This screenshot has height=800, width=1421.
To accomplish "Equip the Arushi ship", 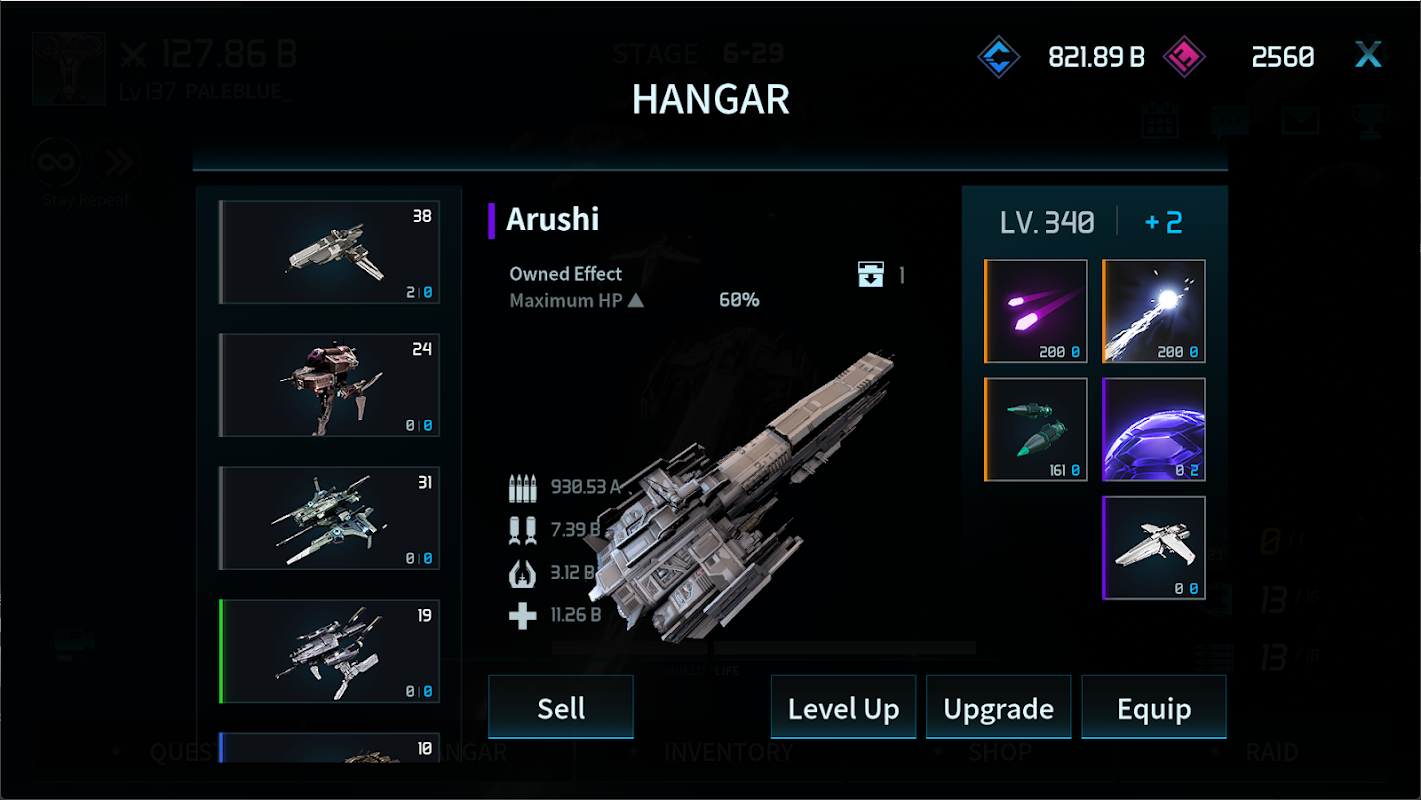I will 1154,708.
